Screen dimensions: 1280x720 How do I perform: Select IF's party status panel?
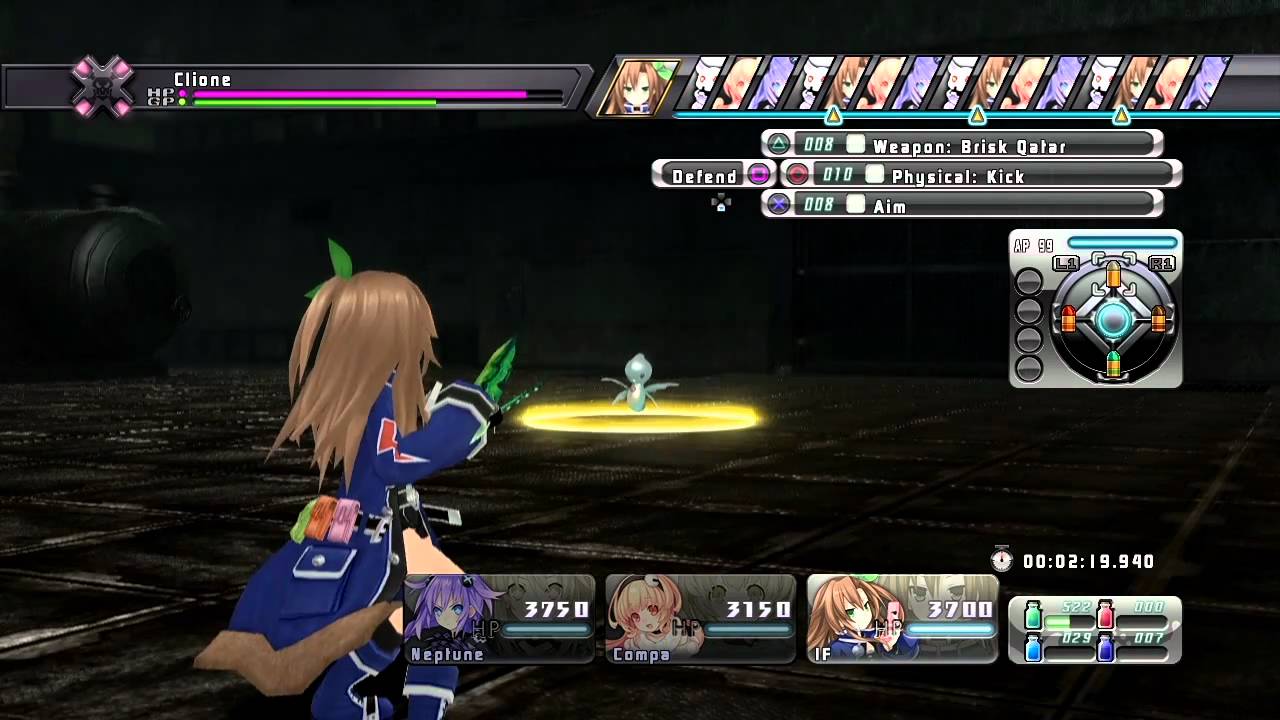point(902,619)
